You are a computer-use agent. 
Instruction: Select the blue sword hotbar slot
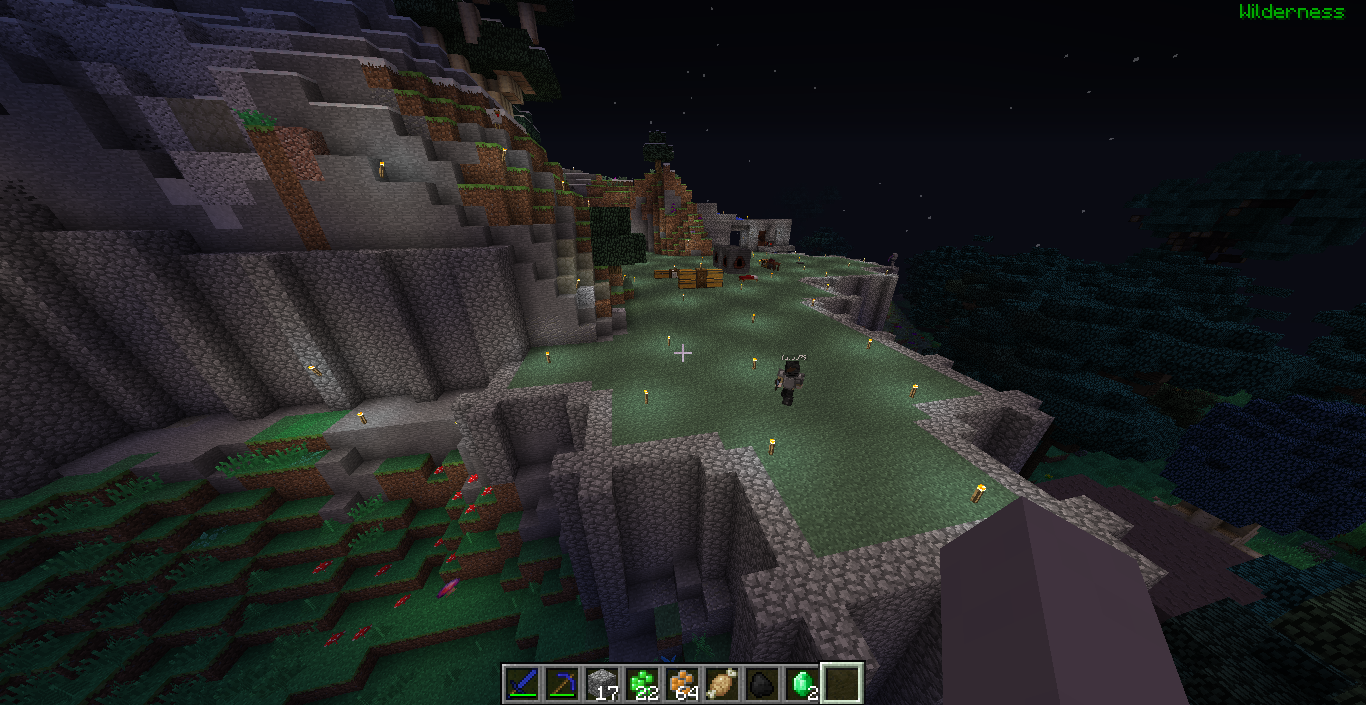pos(521,684)
